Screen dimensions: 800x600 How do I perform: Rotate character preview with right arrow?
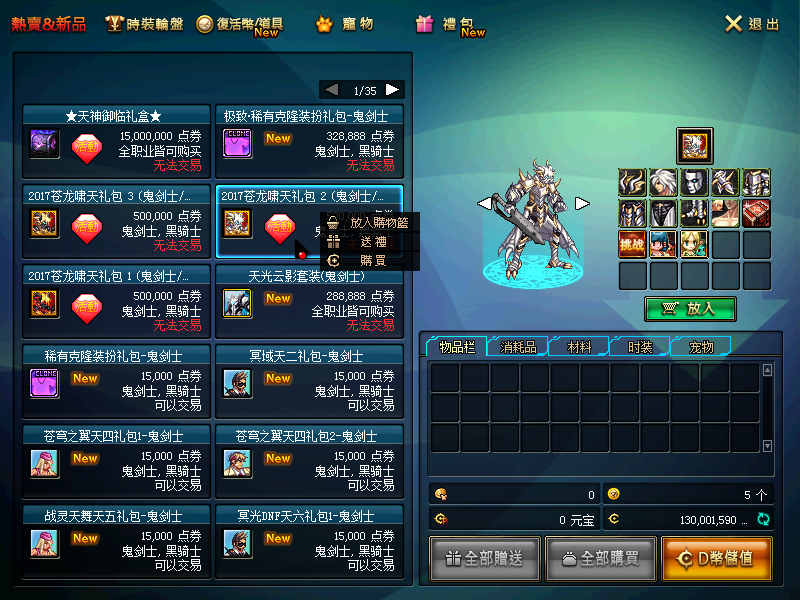click(x=582, y=203)
